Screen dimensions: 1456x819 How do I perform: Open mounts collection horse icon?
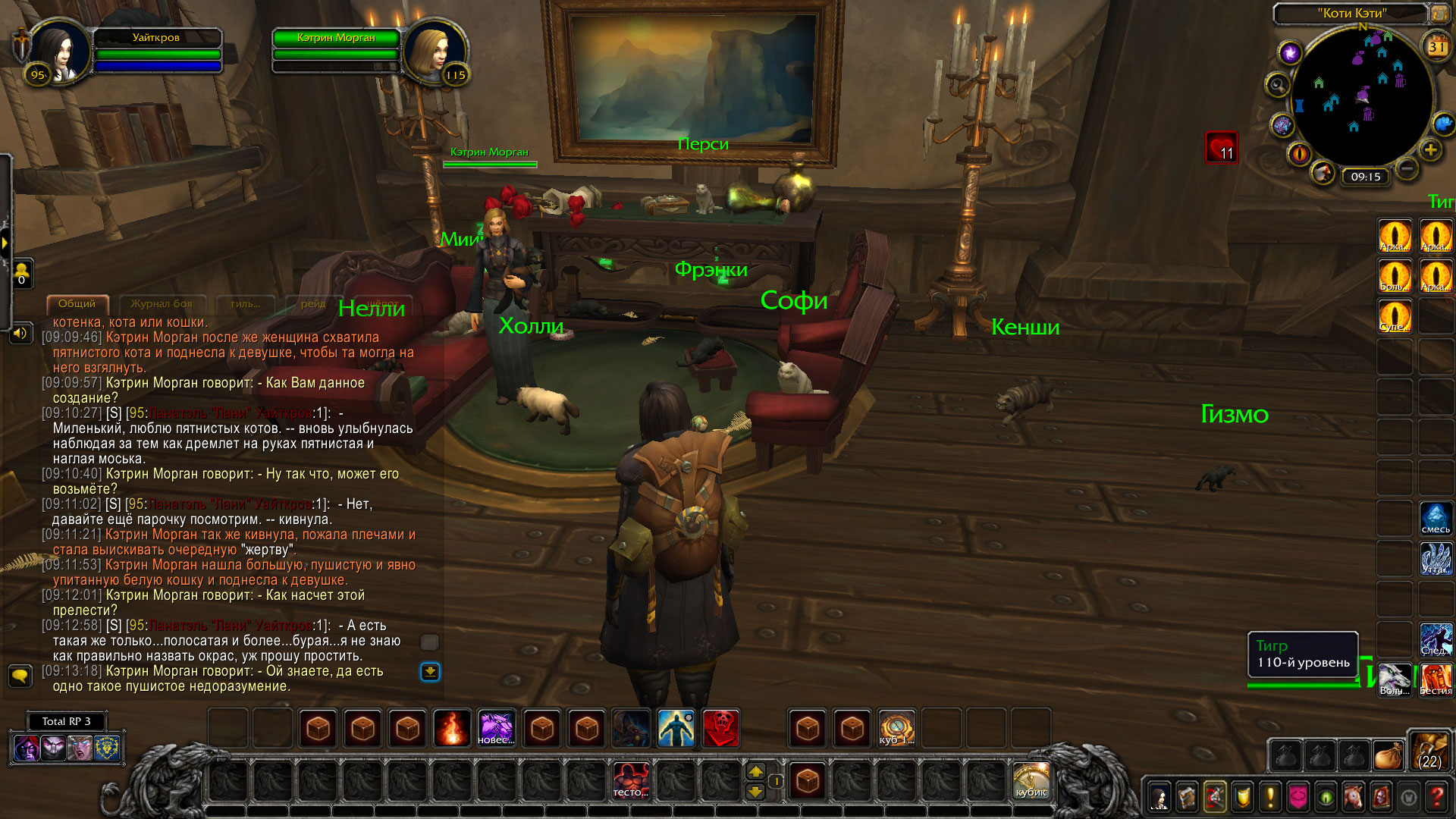tap(1353, 796)
